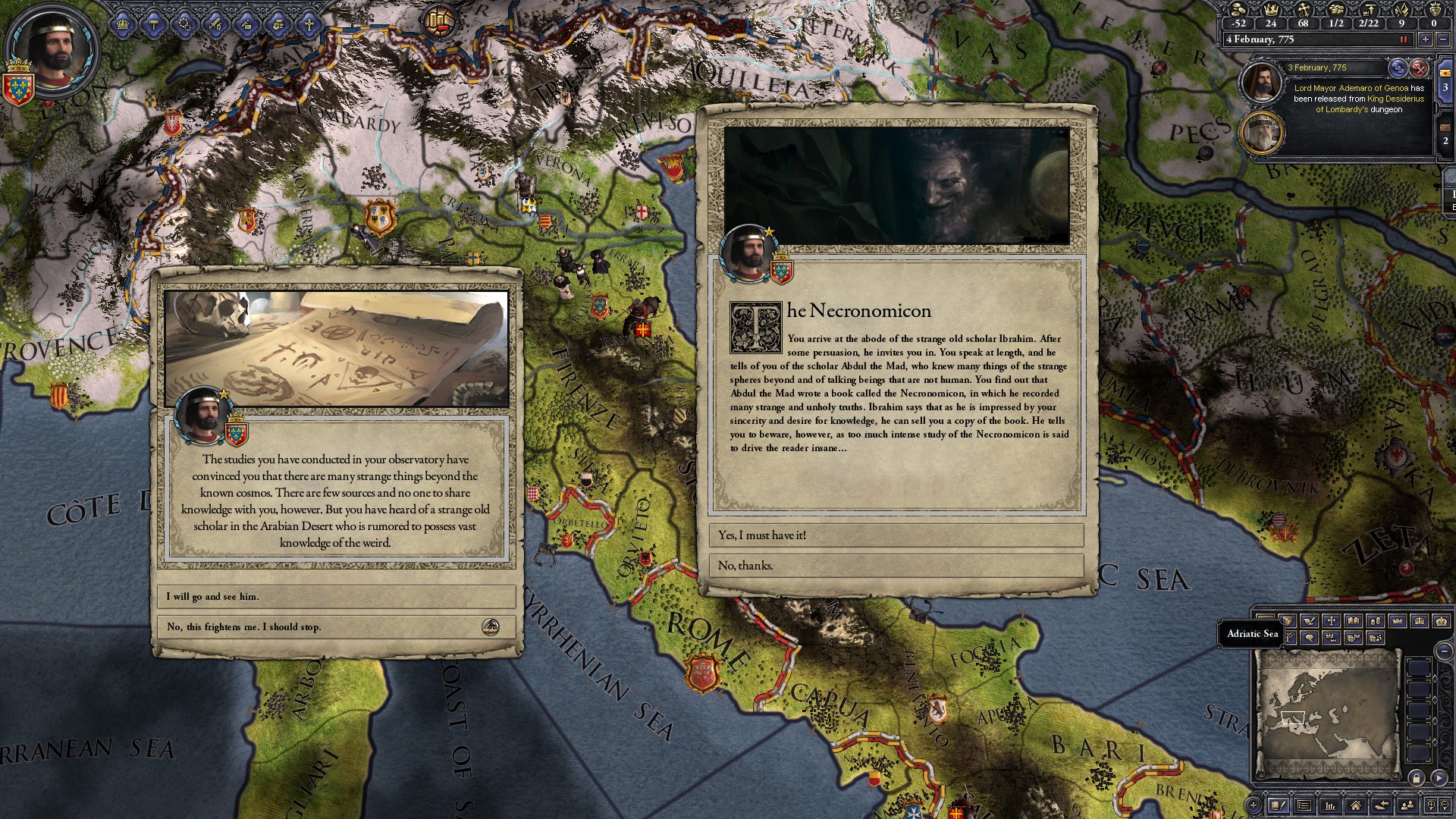Screen dimensions: 1456x819
Task: Open the hammer technology menu tab
Action: [x=154, y=24]
